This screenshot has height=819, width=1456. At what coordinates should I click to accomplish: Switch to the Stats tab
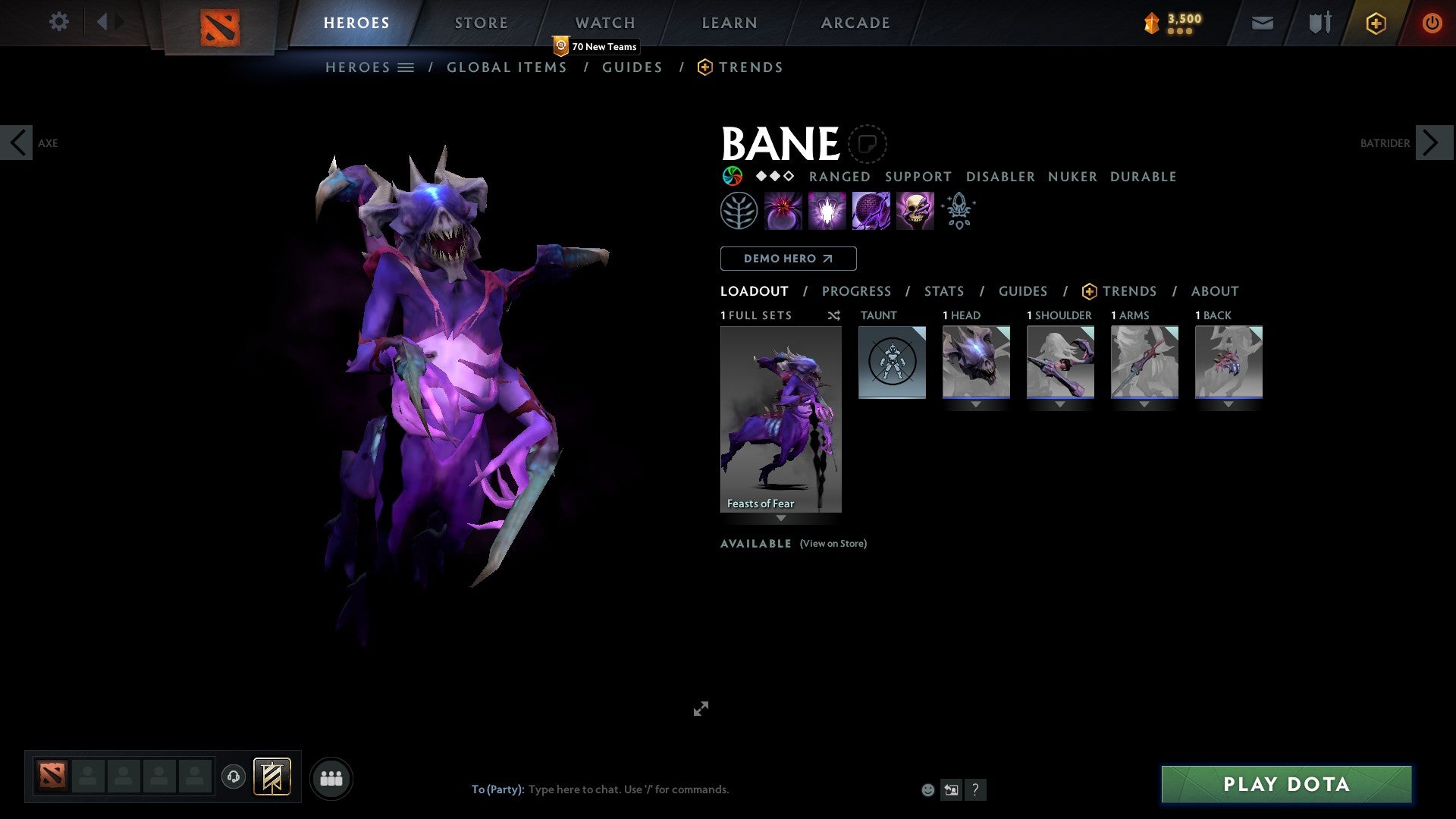coord(943,290)
